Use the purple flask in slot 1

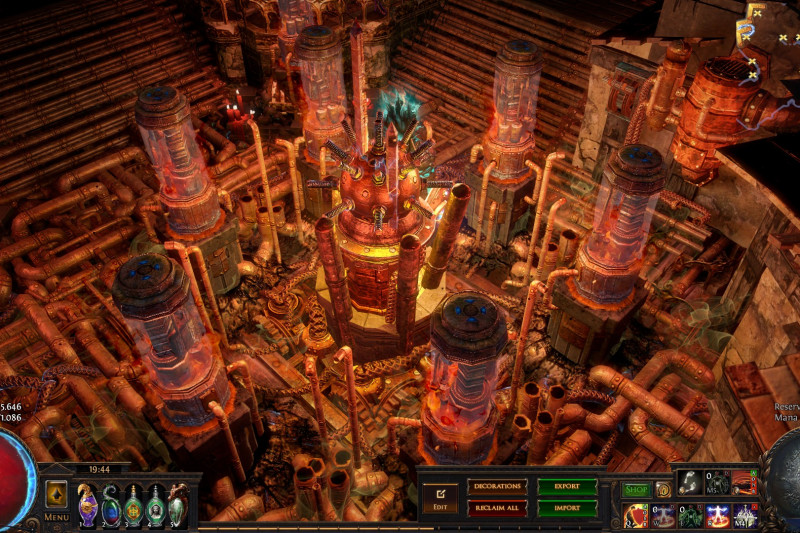88,503
